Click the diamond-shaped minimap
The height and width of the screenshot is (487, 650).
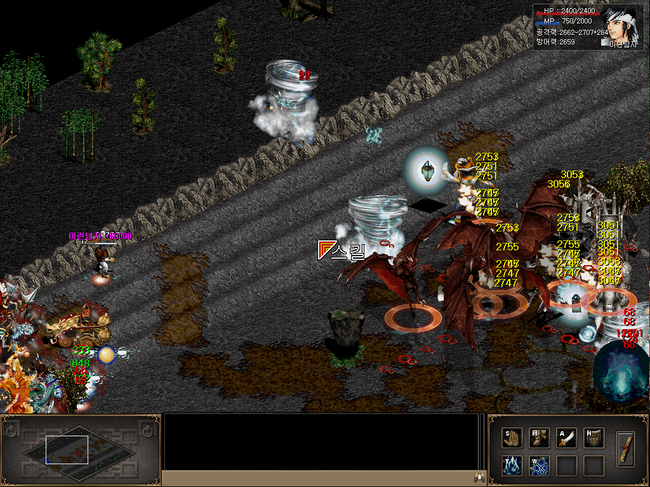tap(79, 450)
